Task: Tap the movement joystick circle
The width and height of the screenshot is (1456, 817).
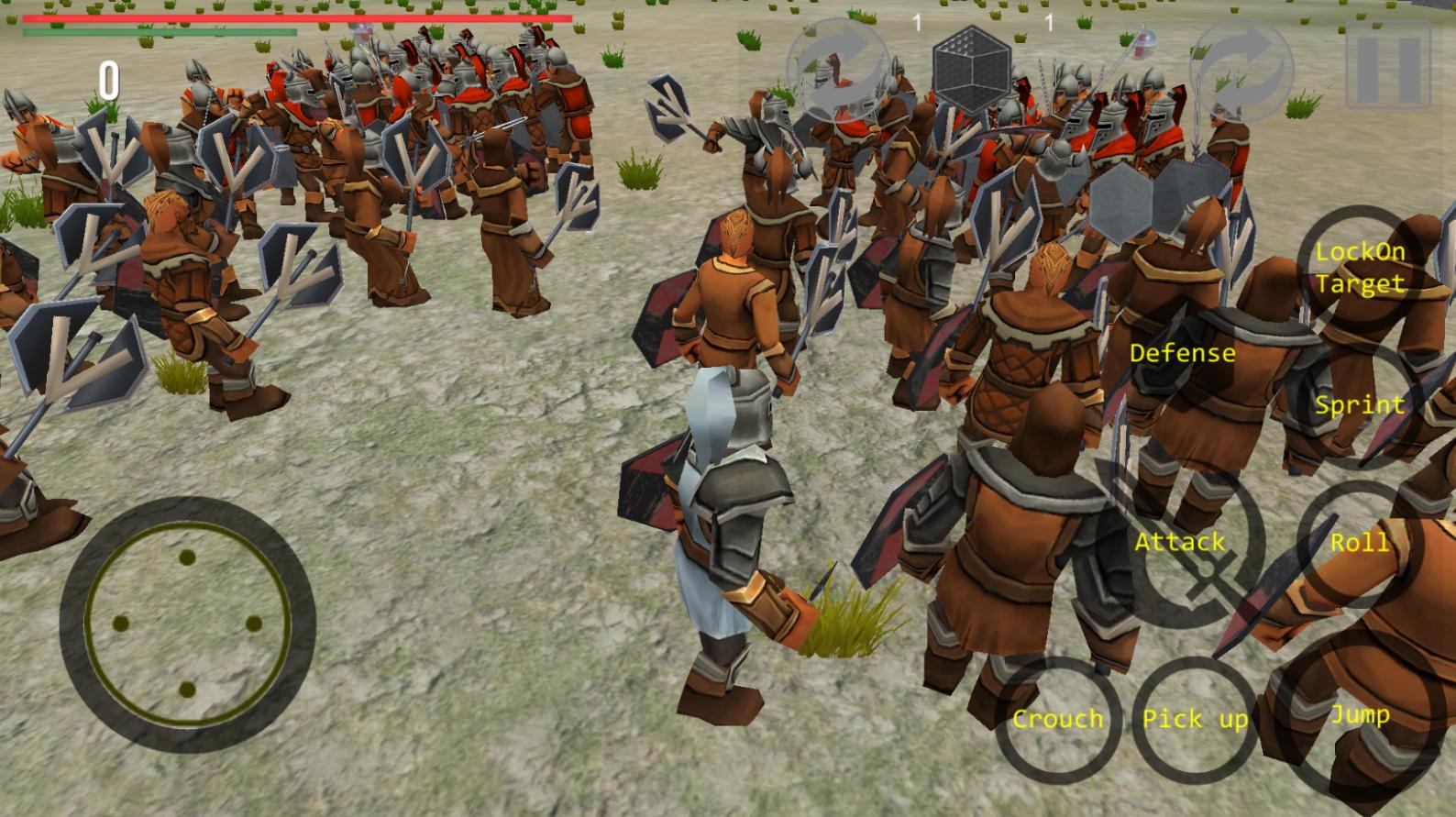Action: 188,624
